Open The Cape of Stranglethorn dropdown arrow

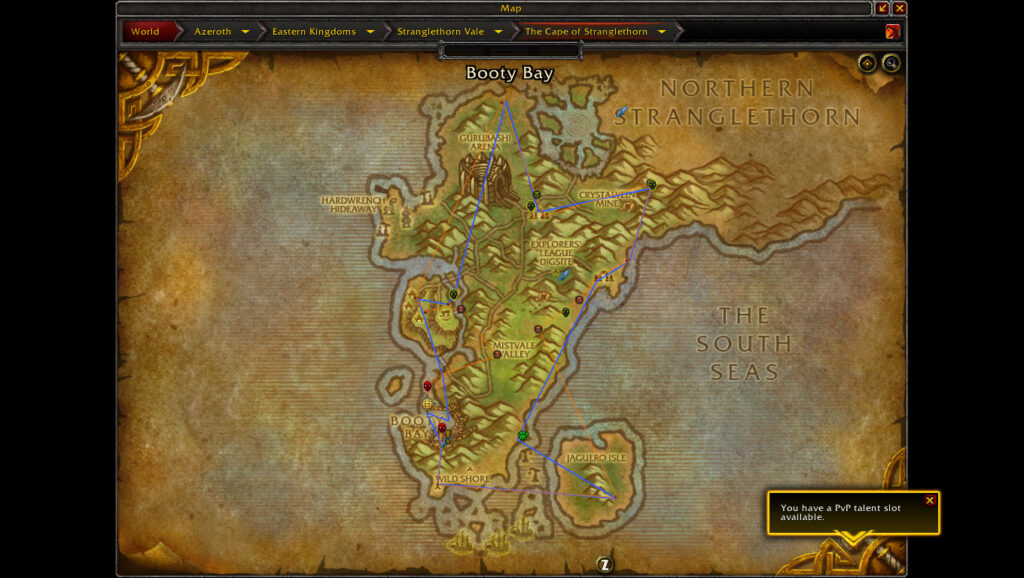tap(662, 31)
